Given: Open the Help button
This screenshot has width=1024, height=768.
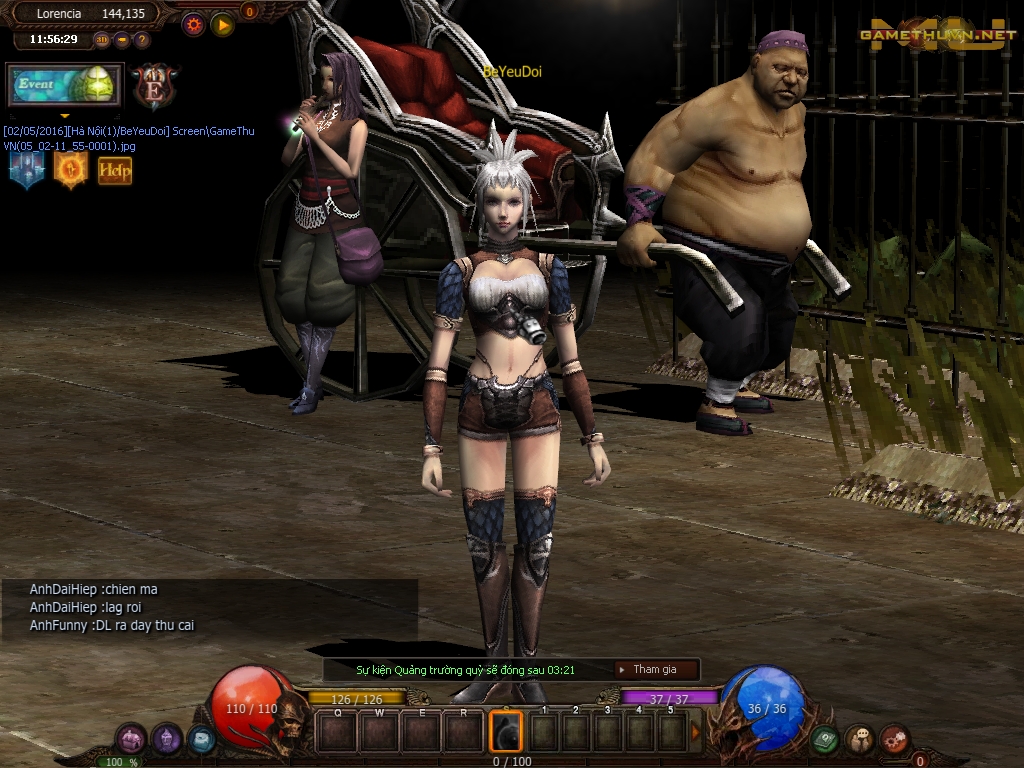Looking at the screenshot, I should [x=115, y=170].
